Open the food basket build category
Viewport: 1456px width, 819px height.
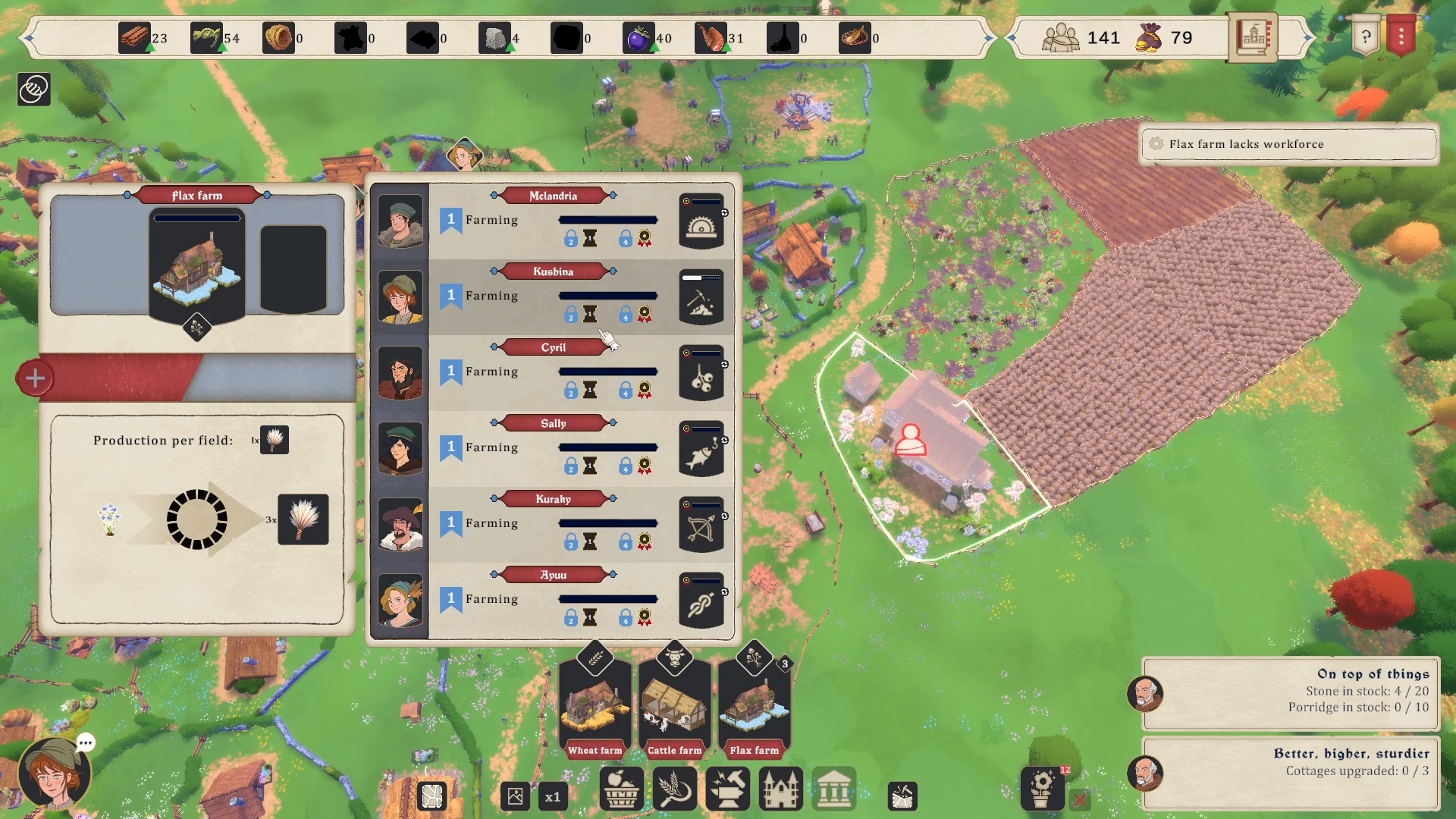[x=622, y=789]
